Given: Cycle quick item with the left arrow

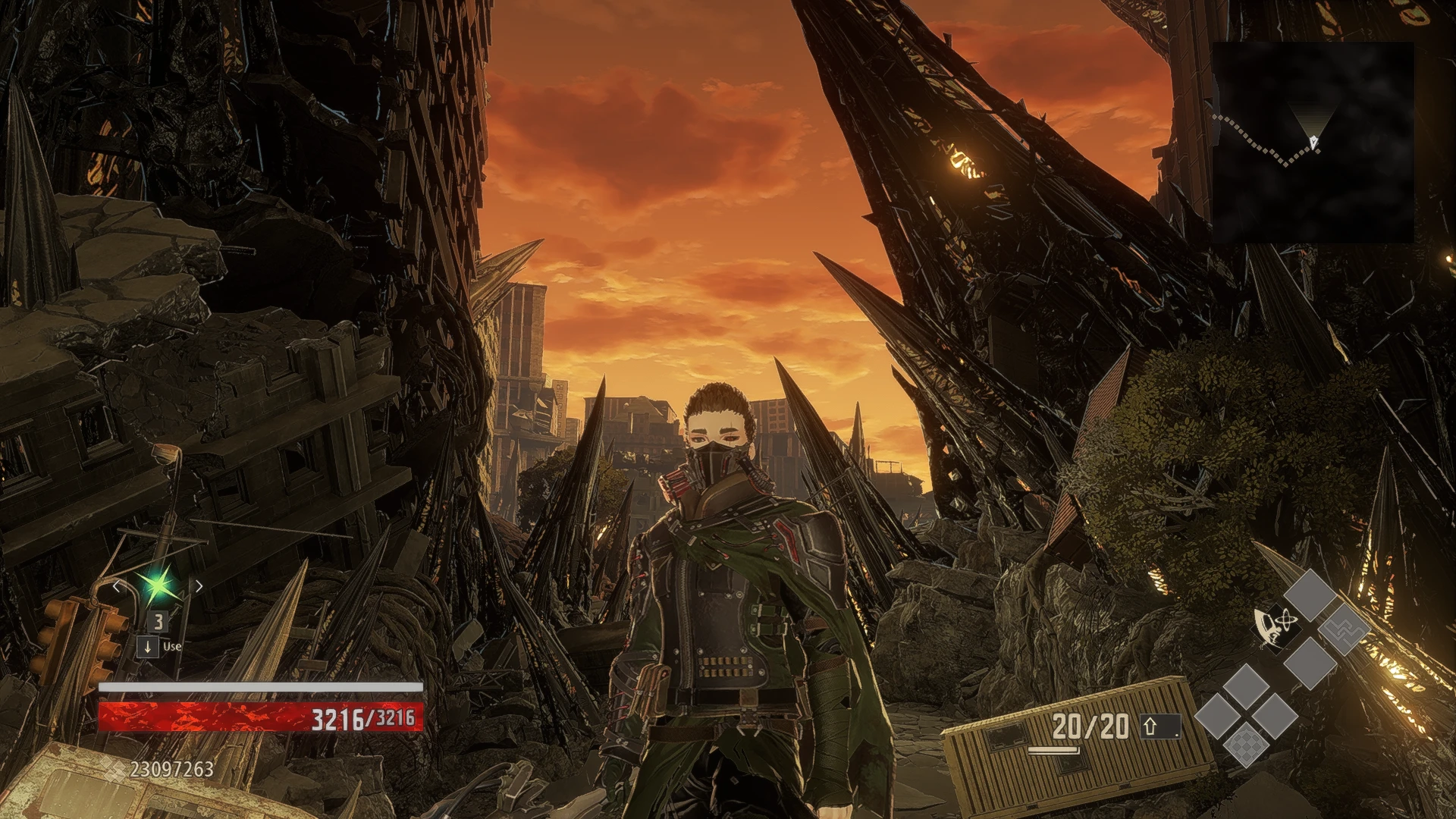Looking at the screenshot, I should 116,586.
